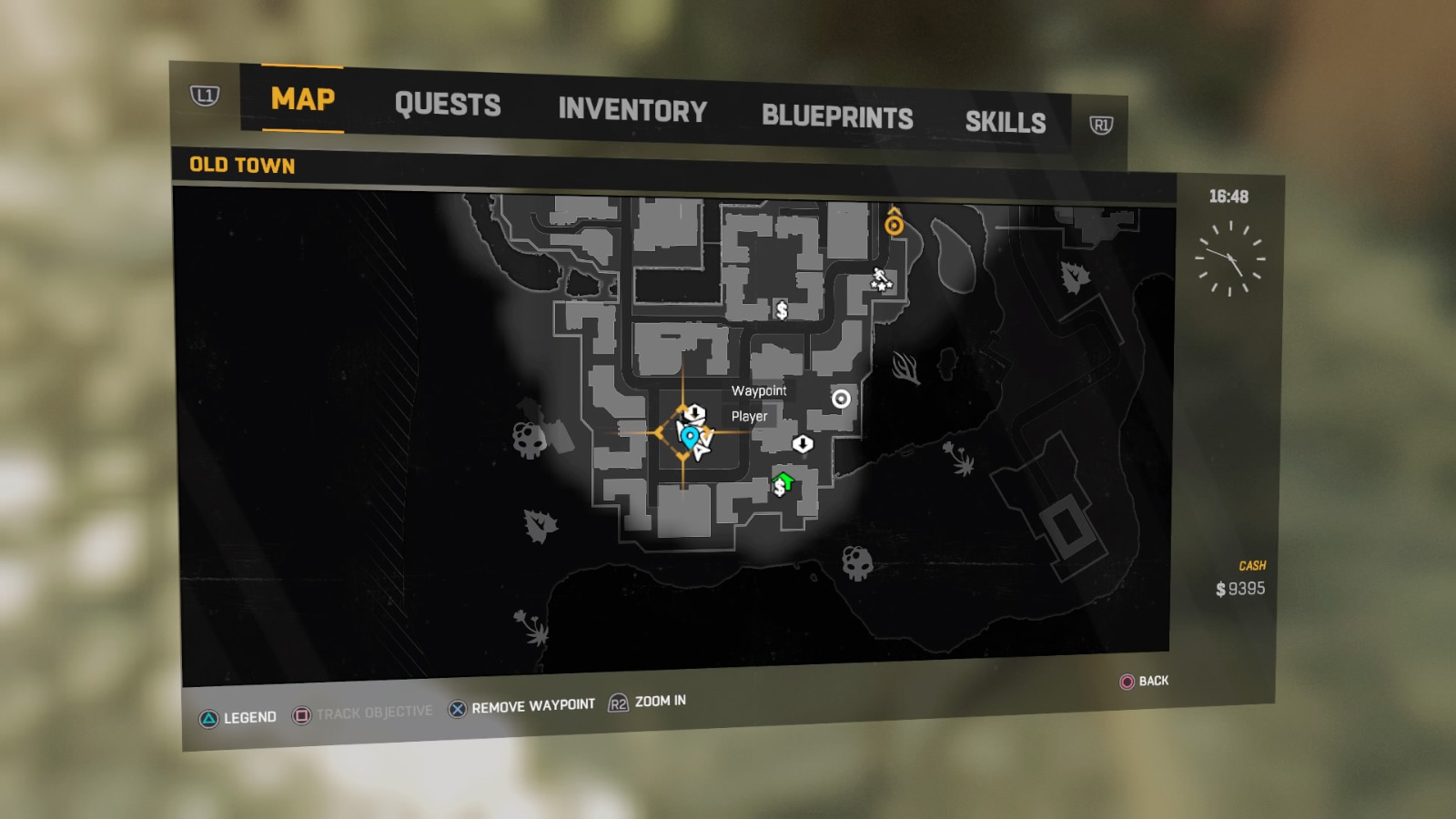Click the dollar sign shop icon near top
This screenshot has width=1456, height=819.
tap(783, 310)
